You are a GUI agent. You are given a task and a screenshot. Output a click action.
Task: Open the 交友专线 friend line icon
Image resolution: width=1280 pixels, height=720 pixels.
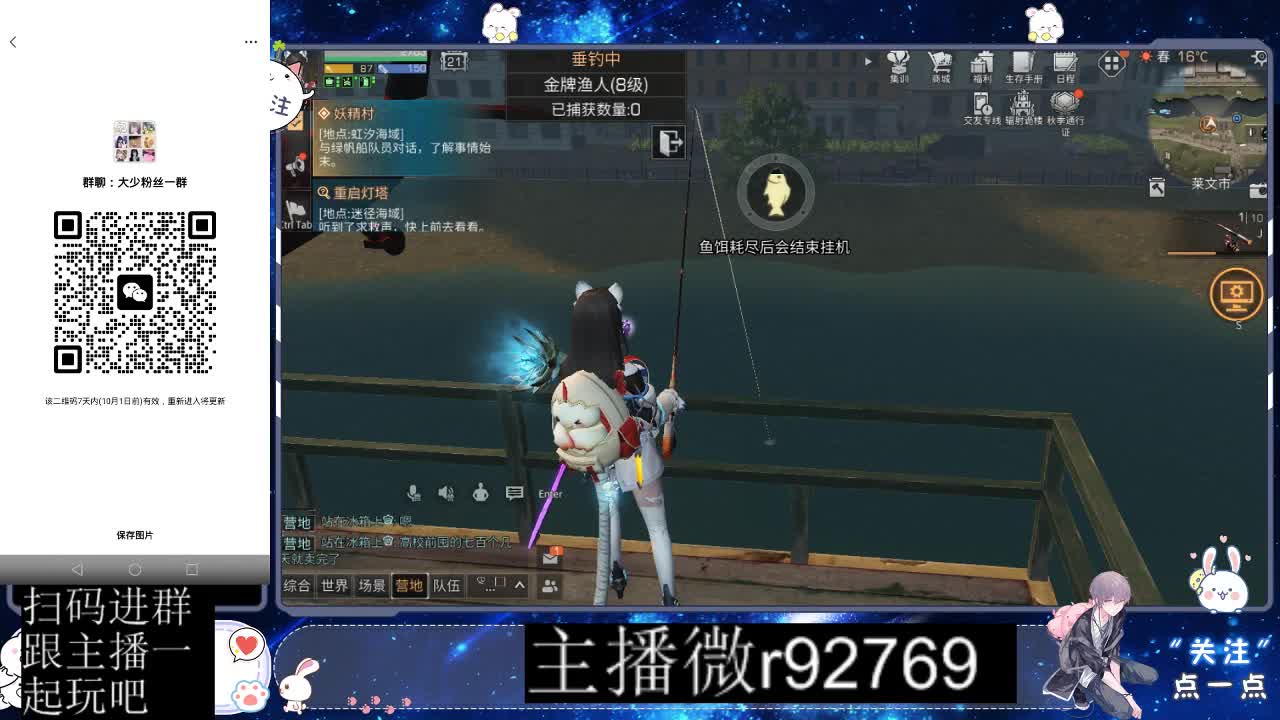pos(980,104)
